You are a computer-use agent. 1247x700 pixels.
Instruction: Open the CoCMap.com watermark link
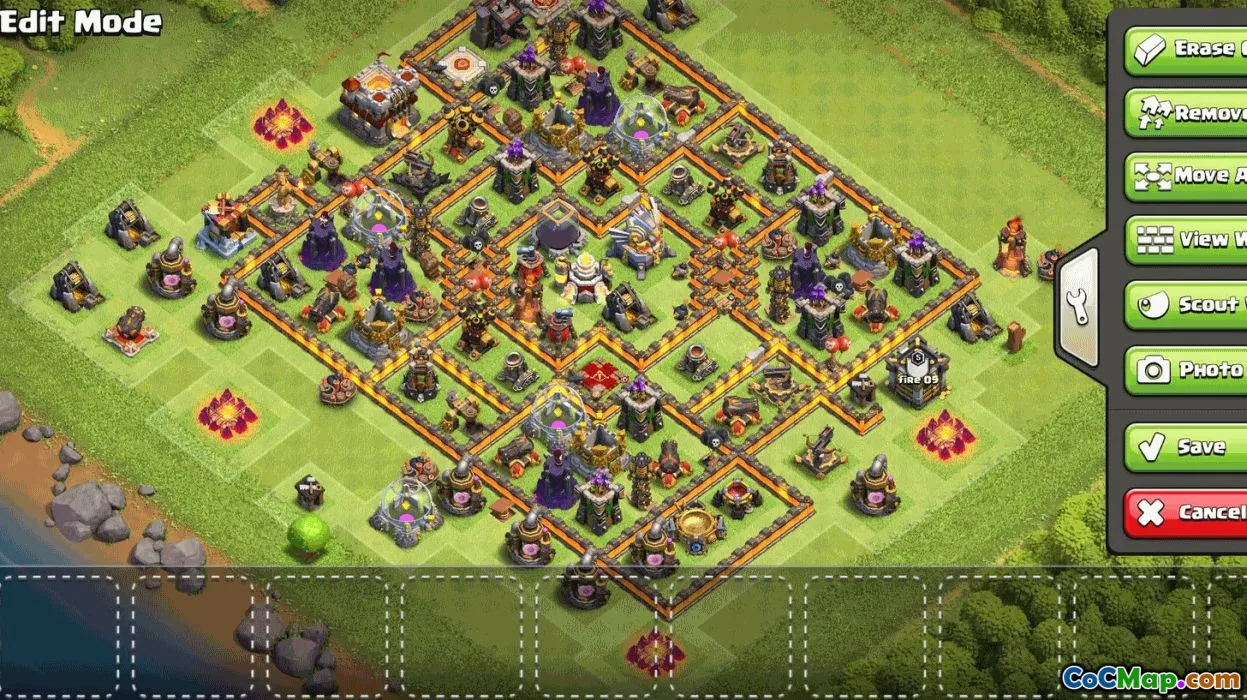click(1150, 678)
